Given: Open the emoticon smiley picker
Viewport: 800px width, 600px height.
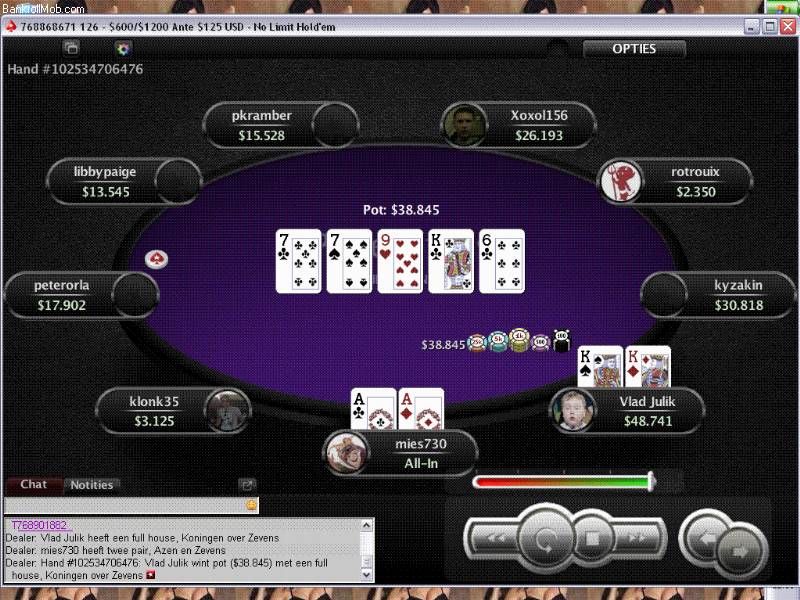Looking at the screenshot, I should (251, 505).
